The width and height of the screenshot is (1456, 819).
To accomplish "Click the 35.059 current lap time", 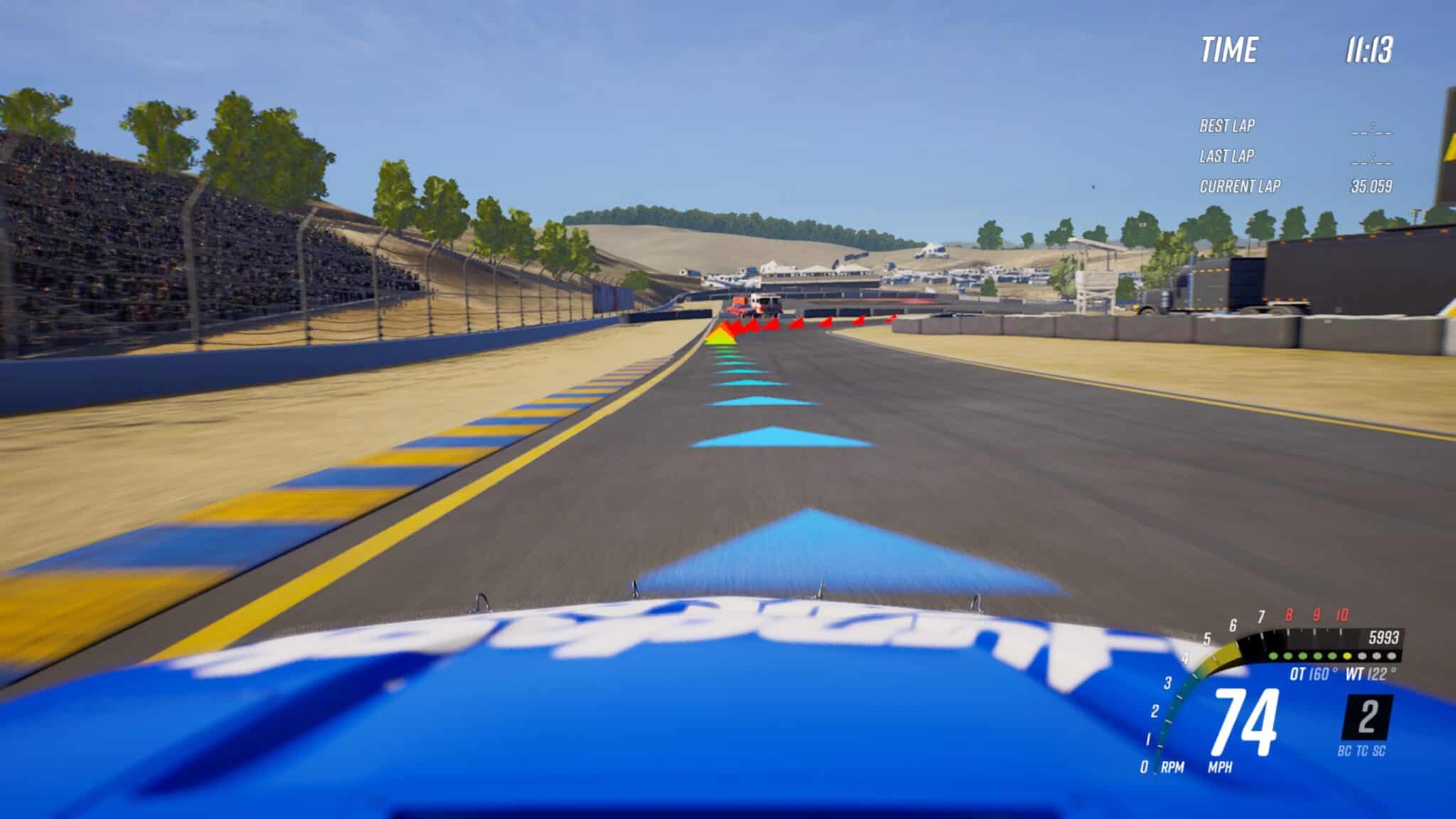I will point(1373,186).
